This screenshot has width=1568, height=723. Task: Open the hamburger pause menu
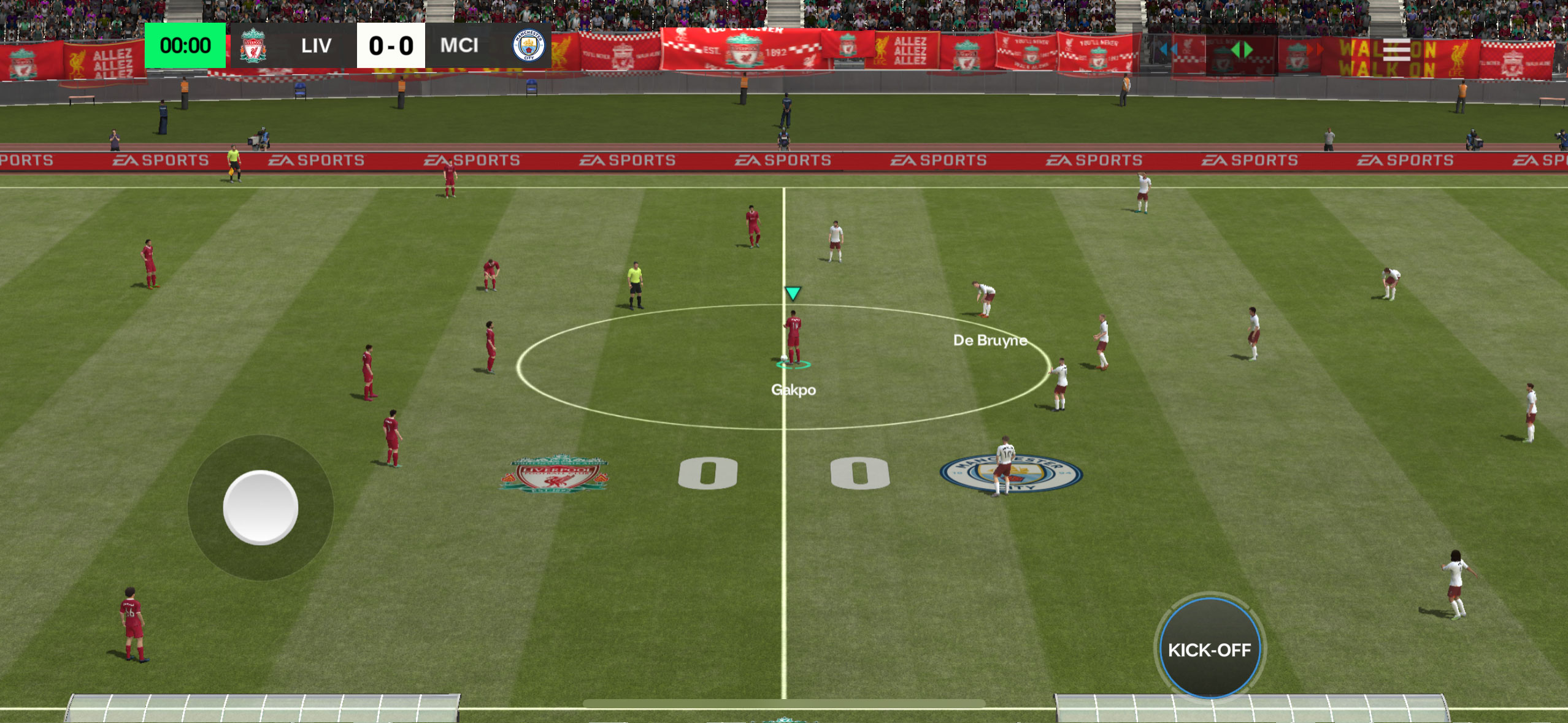tap(1396, 50)
